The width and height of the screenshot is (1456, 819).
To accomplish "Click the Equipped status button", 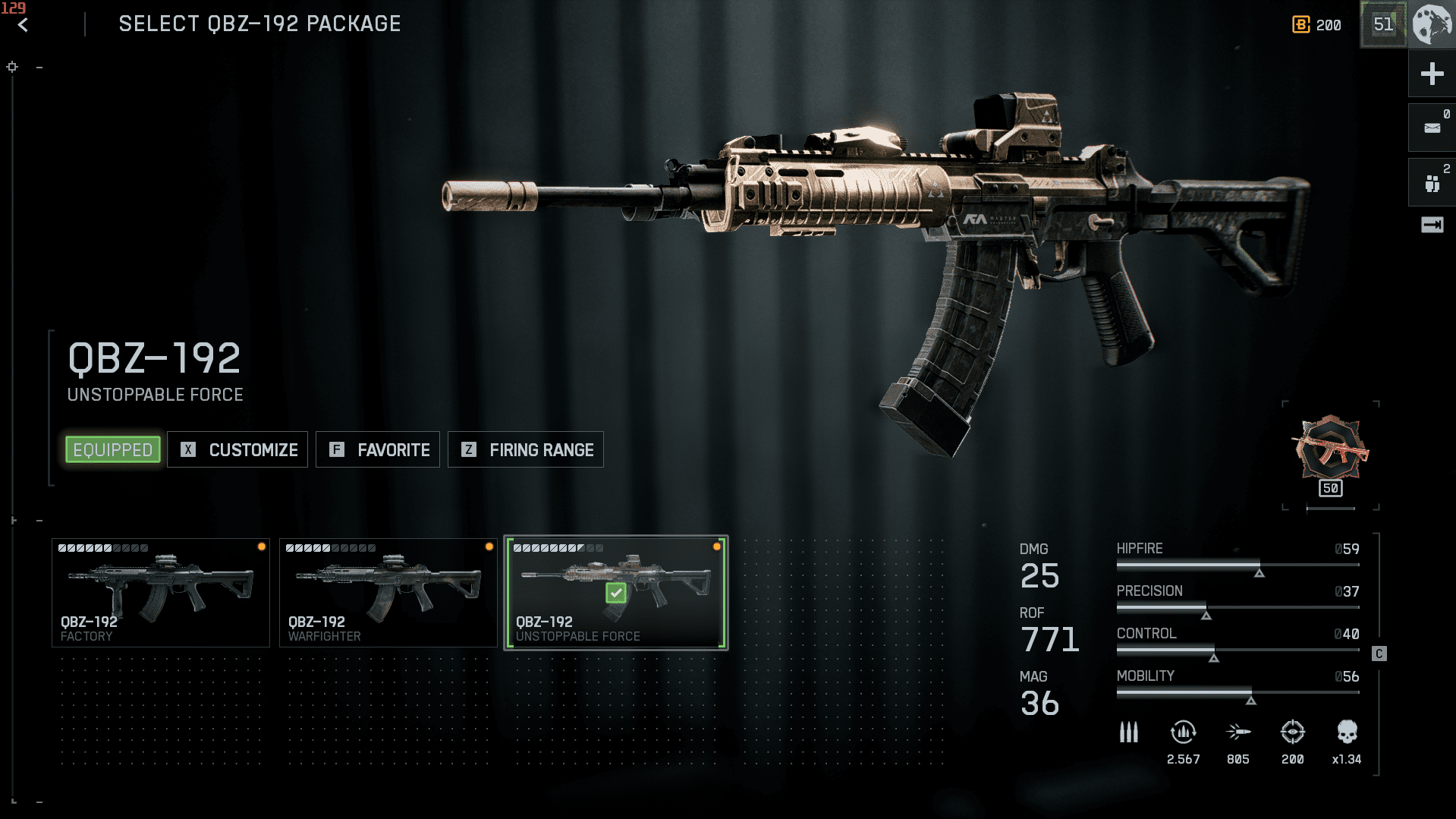I will [x=113, y=450].
